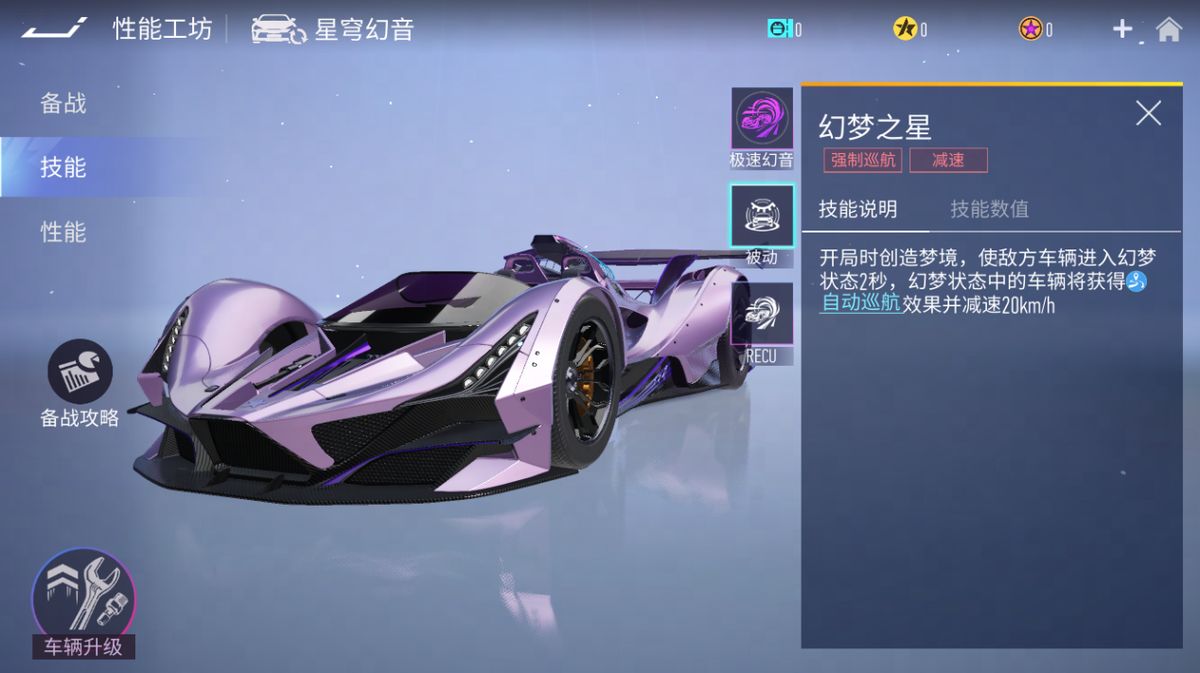Click the 减速 tag
Image resolution: width=1200 pixels, height=673 pixels.
pyautogui.click(x=948, y=160)
